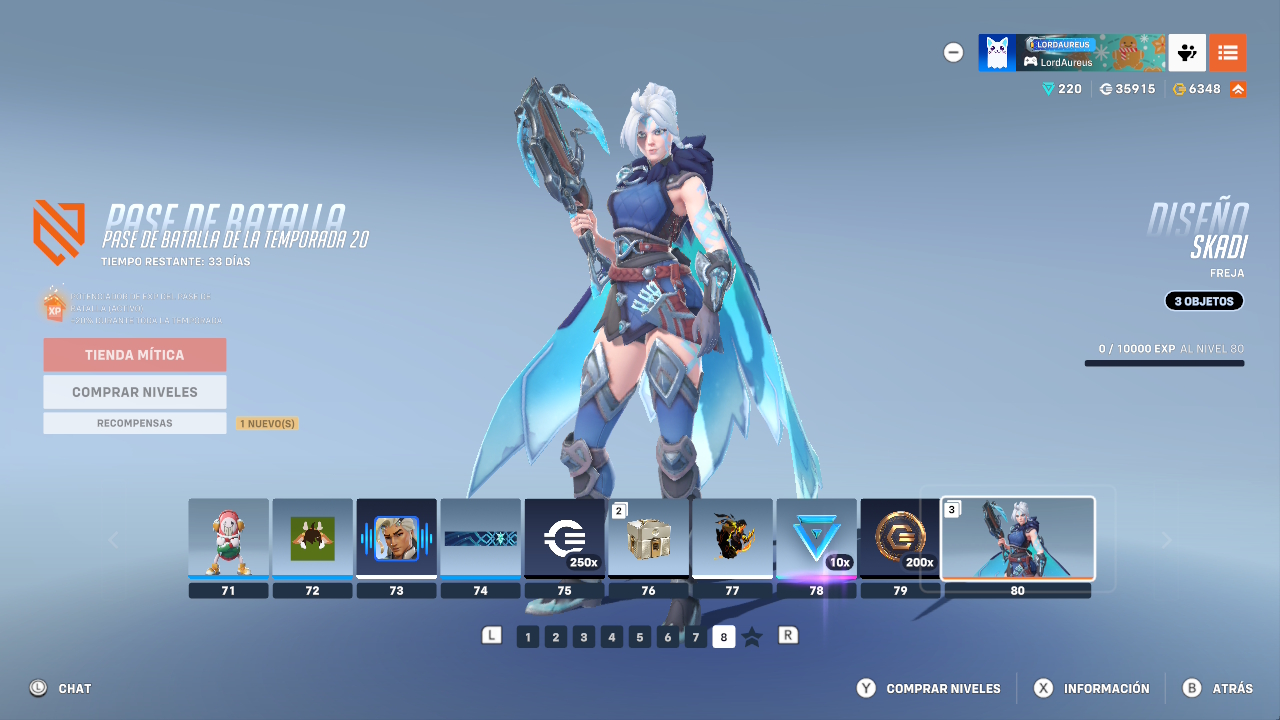Screen dimensions: 1280x720
Task: Select the voice line reward at tier 73
Action: pyautogui.click(x=396, y=540)
